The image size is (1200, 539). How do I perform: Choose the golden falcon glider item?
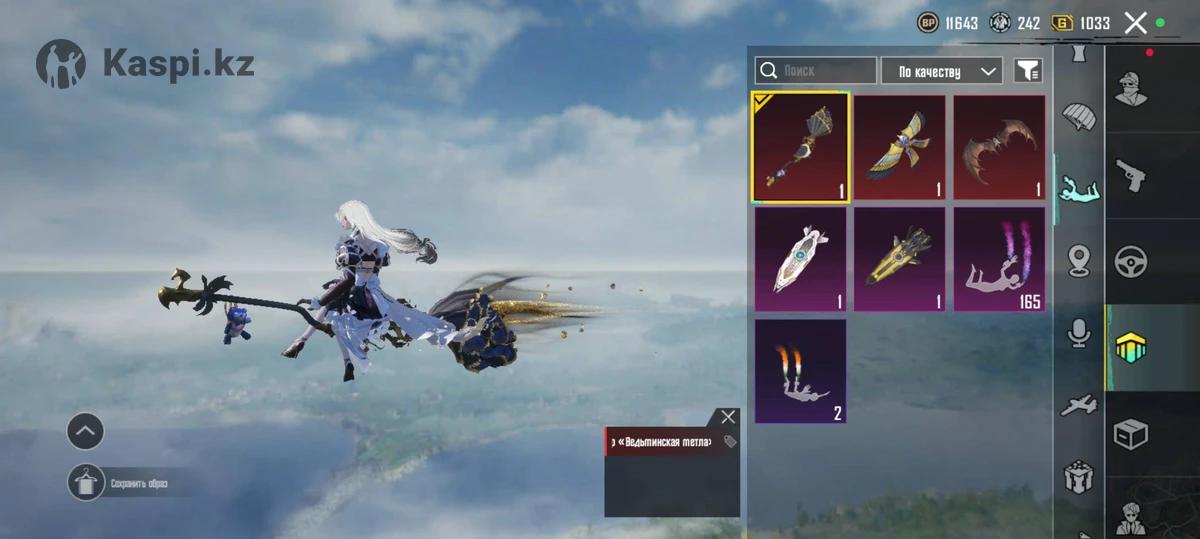tap(899, 148)
